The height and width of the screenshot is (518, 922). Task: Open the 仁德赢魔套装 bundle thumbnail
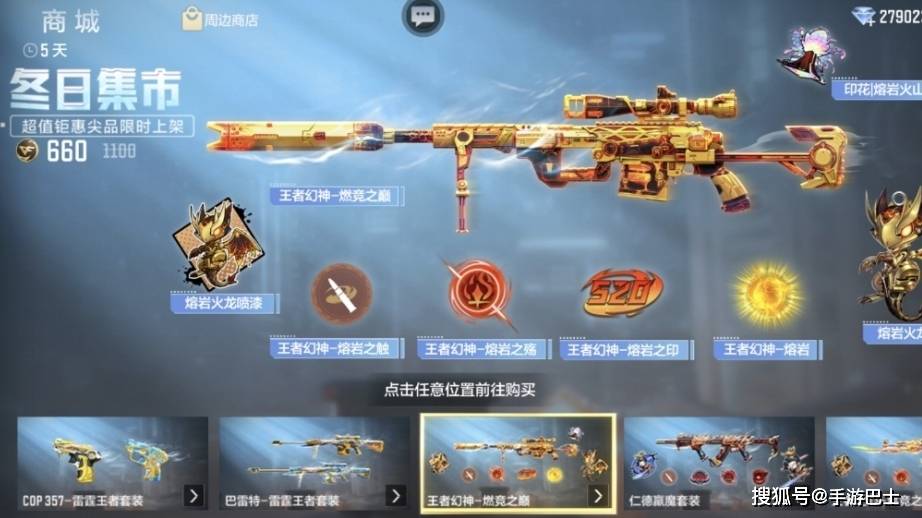pos(718,462)
